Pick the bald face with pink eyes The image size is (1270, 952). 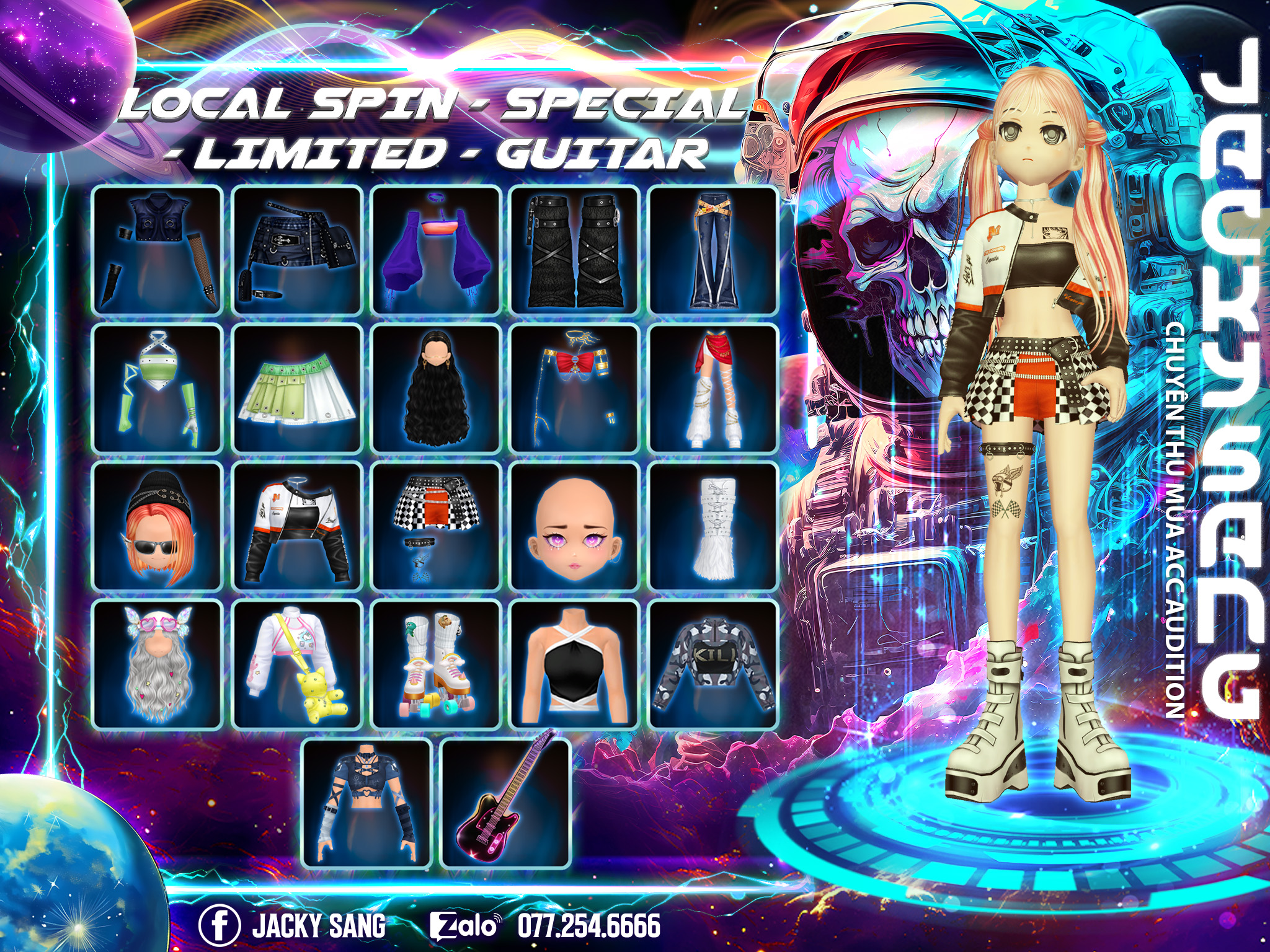point(574,526)
